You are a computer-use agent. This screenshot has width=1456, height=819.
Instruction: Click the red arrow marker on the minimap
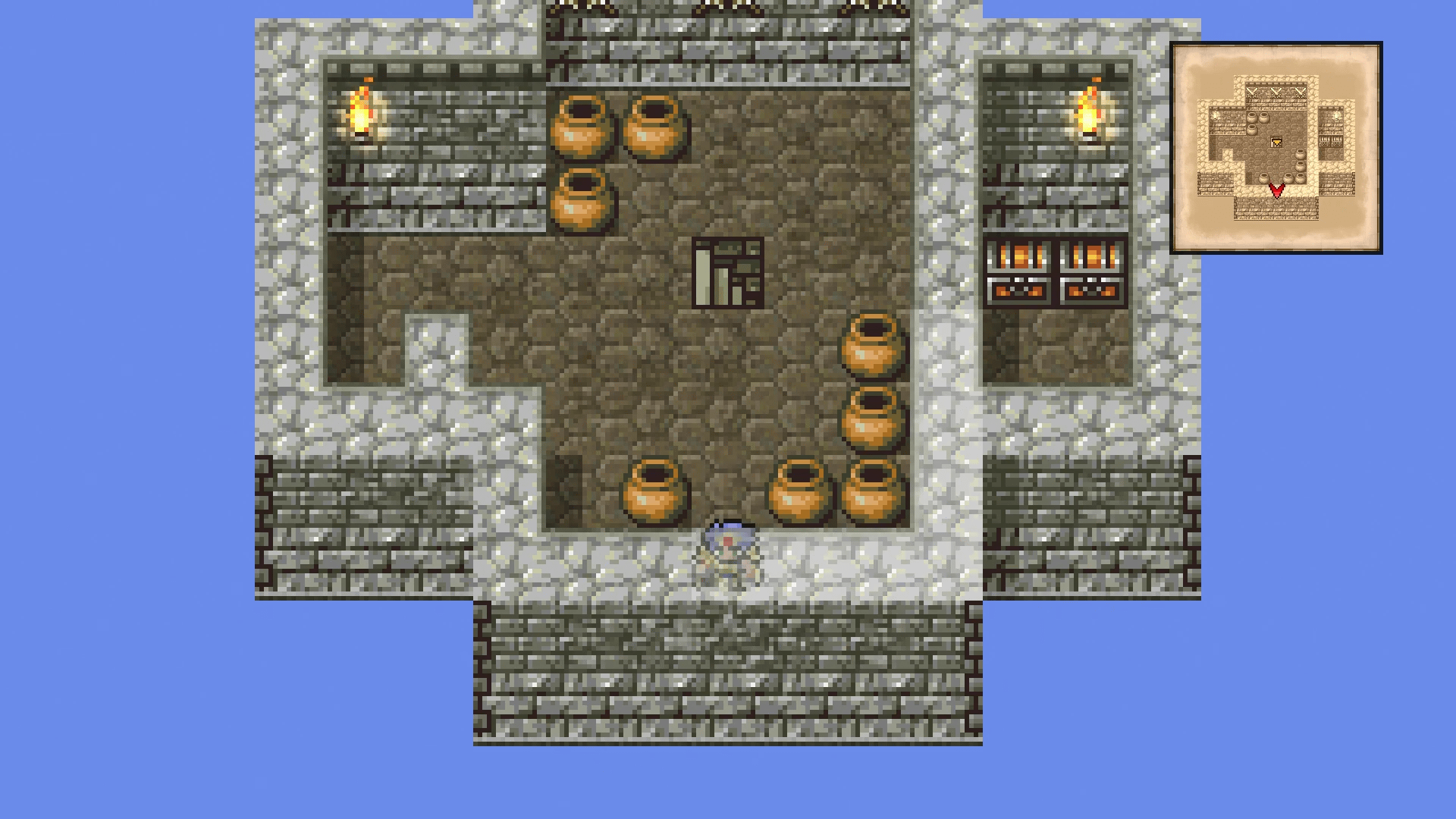(1277, 192)
